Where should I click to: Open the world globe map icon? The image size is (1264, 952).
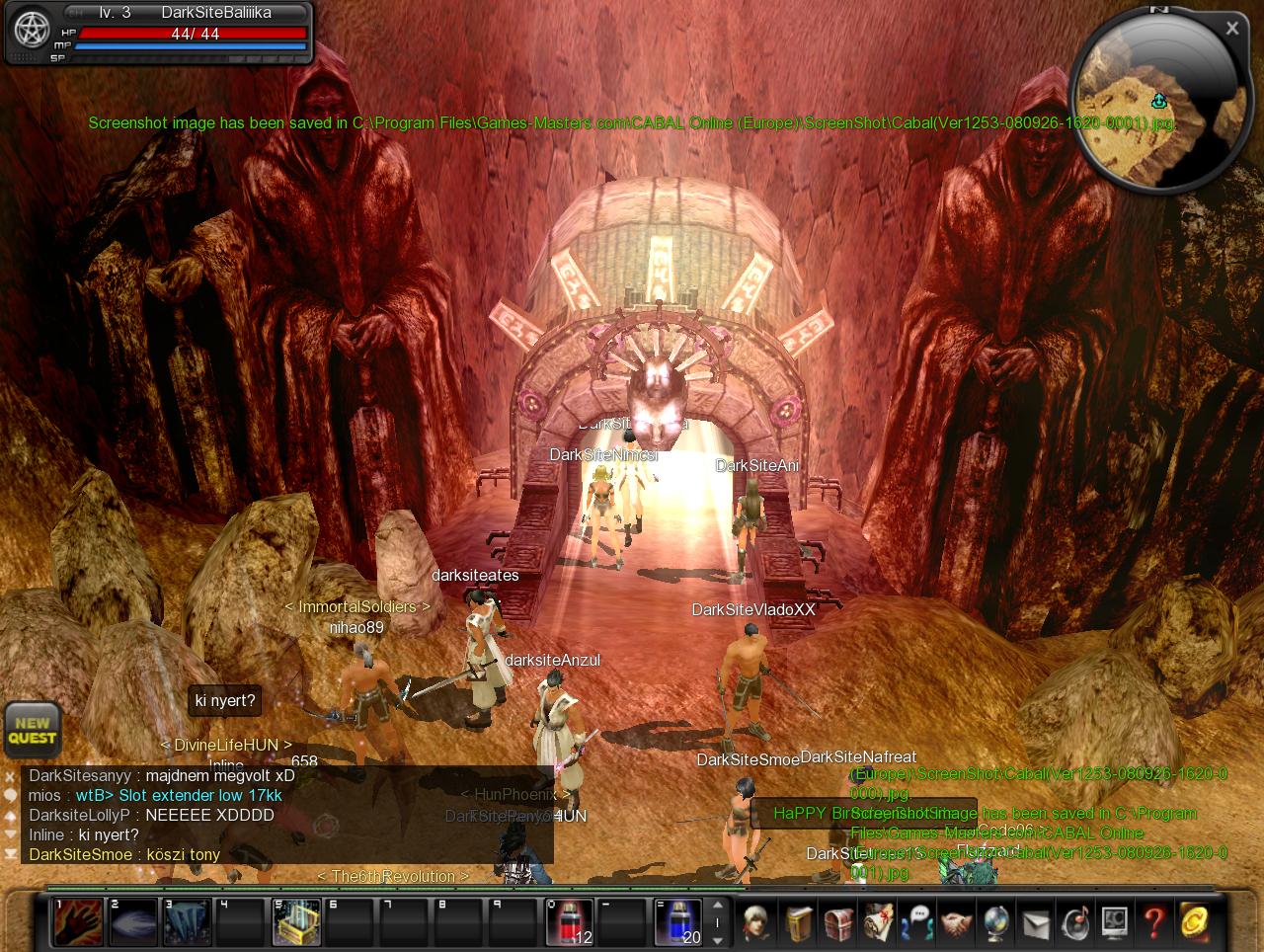(x=995, y=922)
